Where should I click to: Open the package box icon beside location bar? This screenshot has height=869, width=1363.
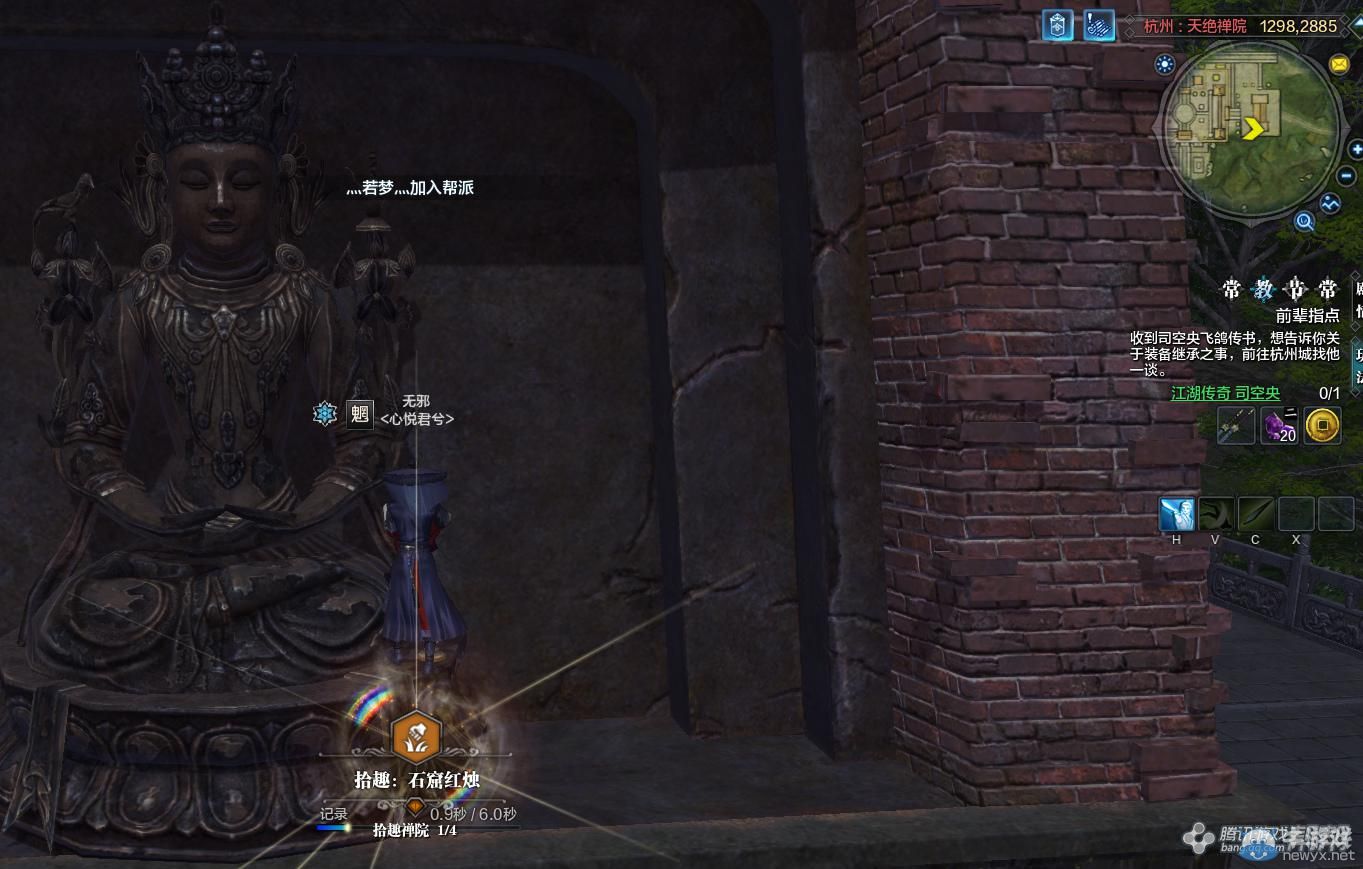(x=1058, y=25)
